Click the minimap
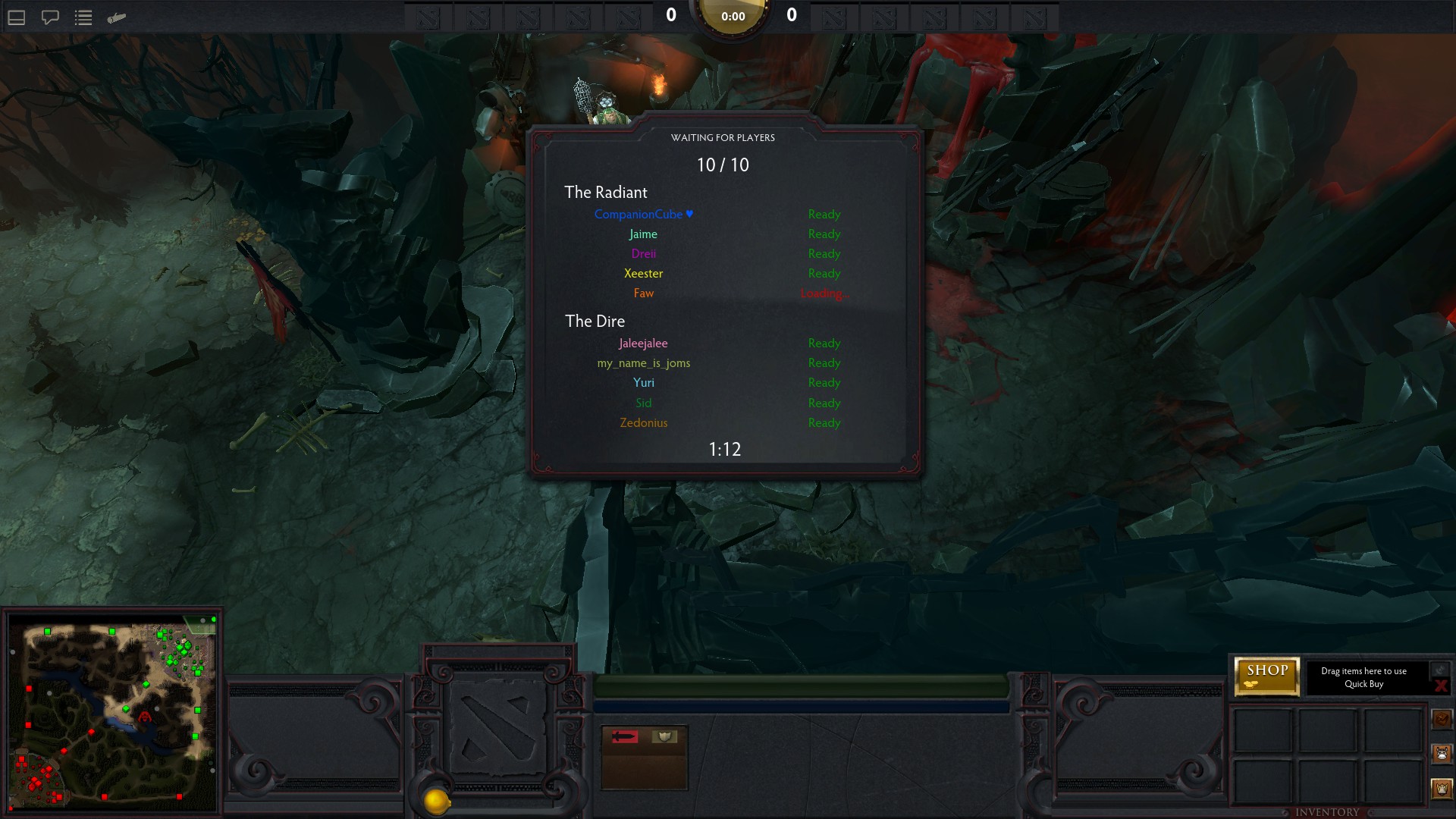This screenshot has height=819, width=1456. [112, 713]
